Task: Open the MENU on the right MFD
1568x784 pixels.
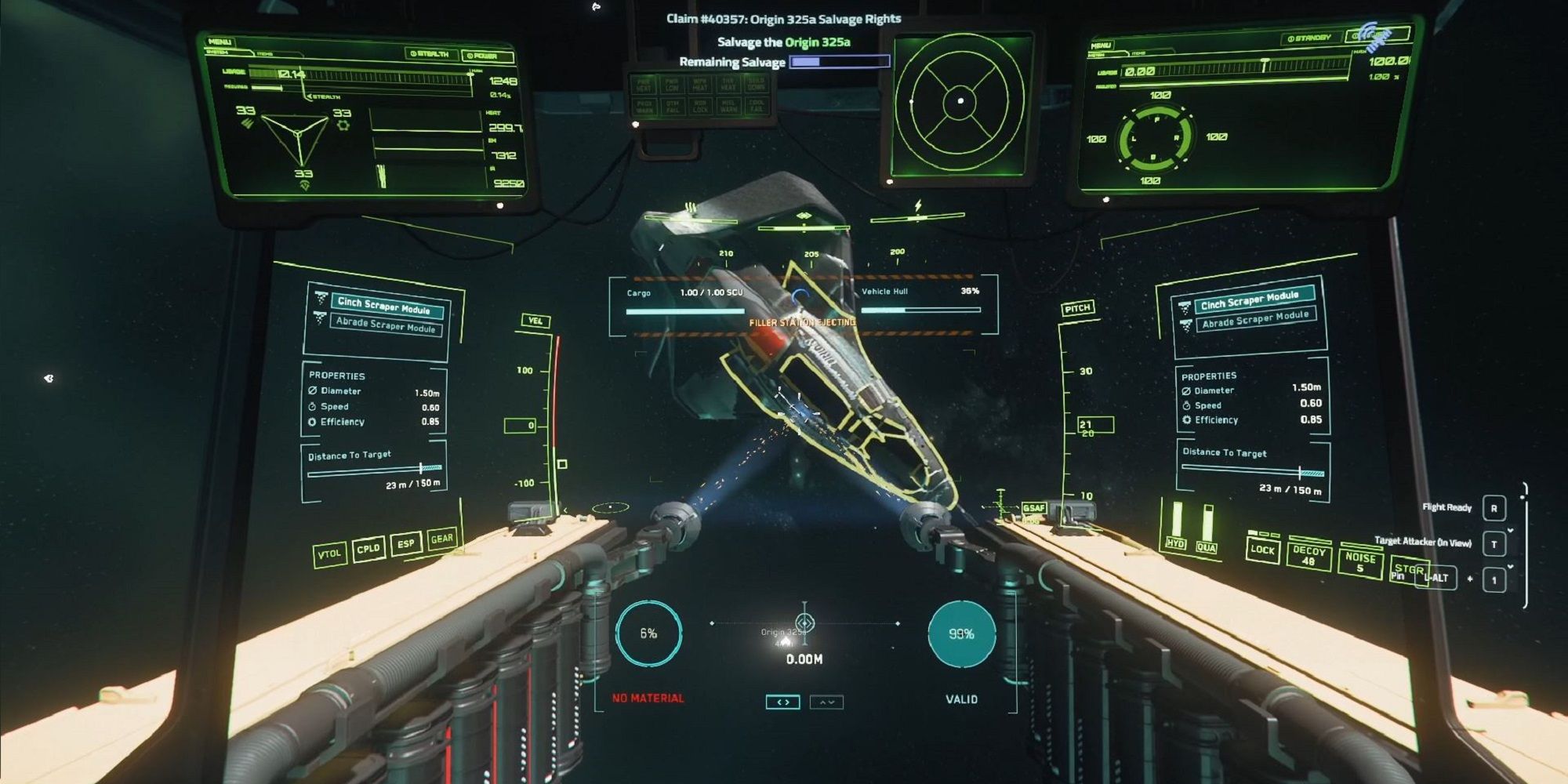Action: (x=1102, y=44)
